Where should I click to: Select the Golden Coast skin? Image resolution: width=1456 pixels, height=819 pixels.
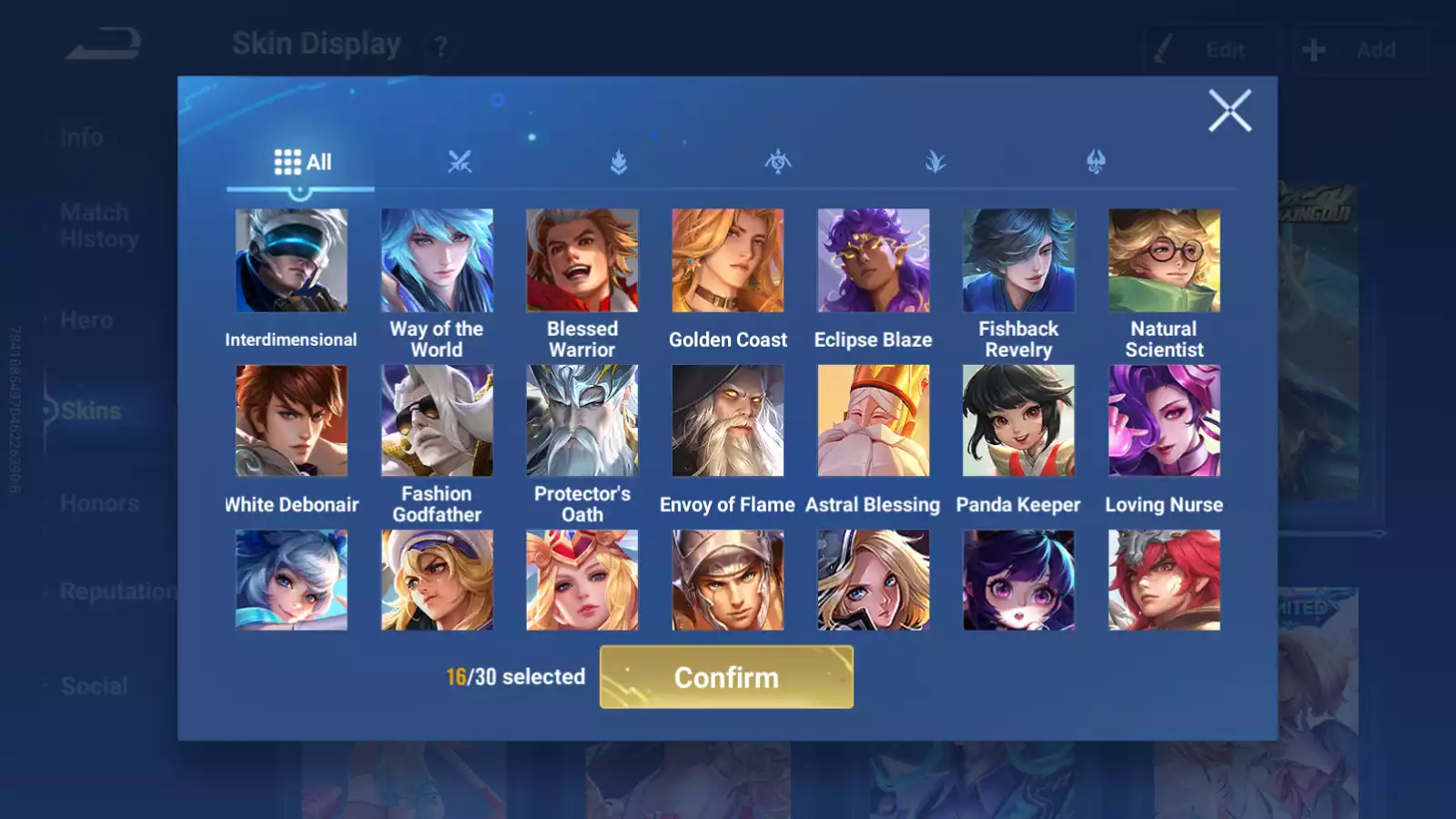pyautogui.click(x=728, y=261)
